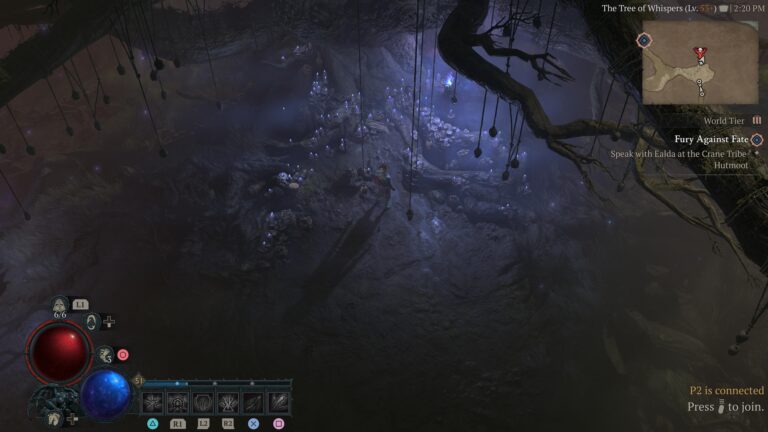The height and width of the screenshot is (432, 768).
Task: Use the healing potion icon
Action: (x=60, y=306)
